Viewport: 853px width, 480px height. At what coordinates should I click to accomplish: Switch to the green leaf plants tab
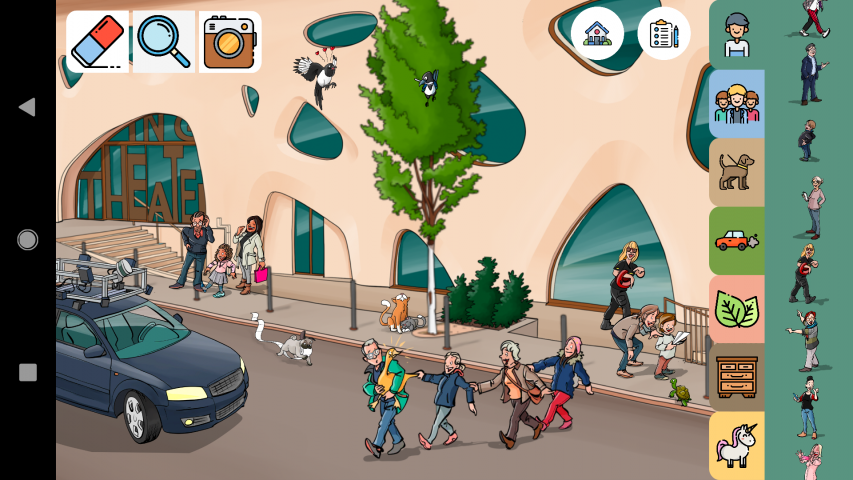[737, 309]
